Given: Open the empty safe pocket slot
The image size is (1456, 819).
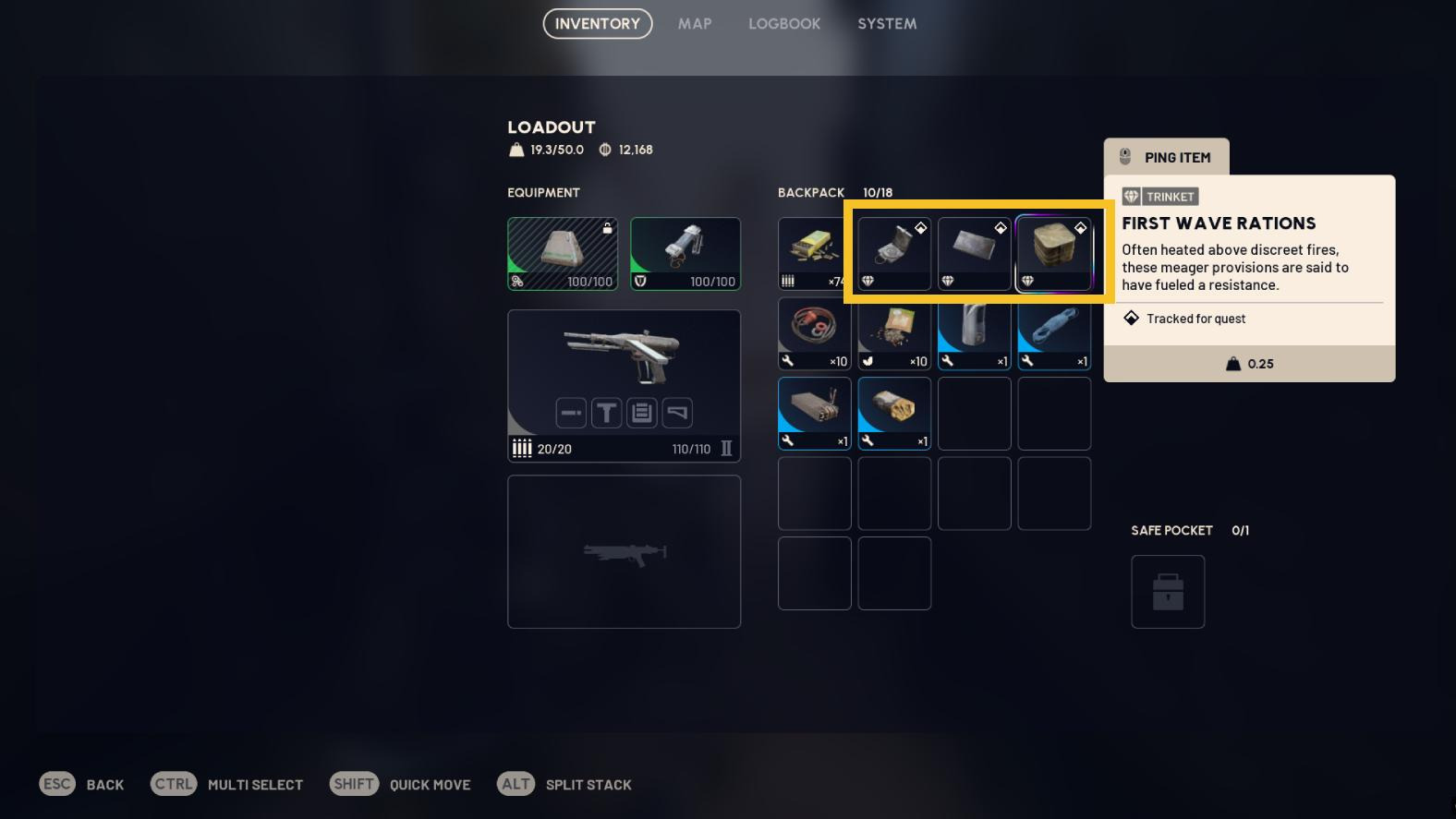Looking at the screenshot, I should click(x=1168, y=592).
